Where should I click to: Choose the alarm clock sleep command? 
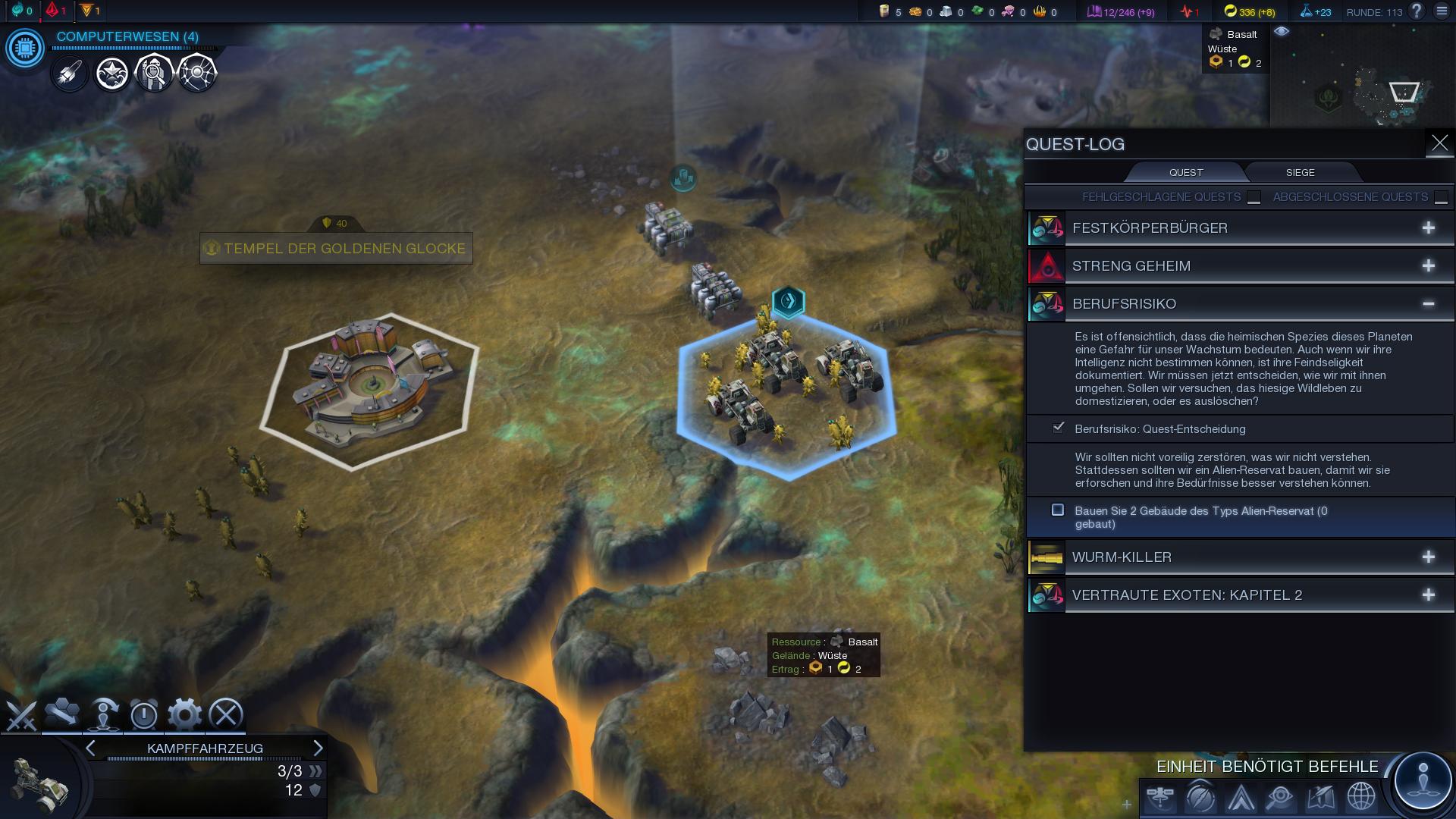(x=143, y=714)
